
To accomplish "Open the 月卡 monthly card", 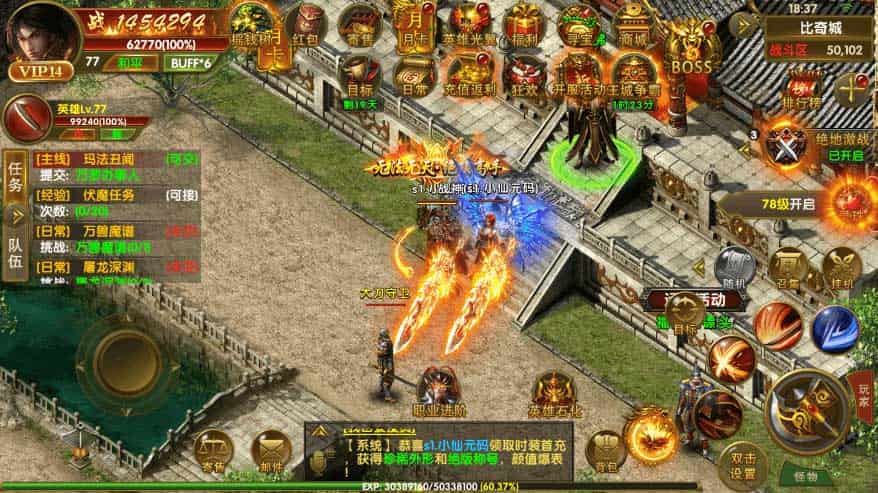I will point(412,23).
